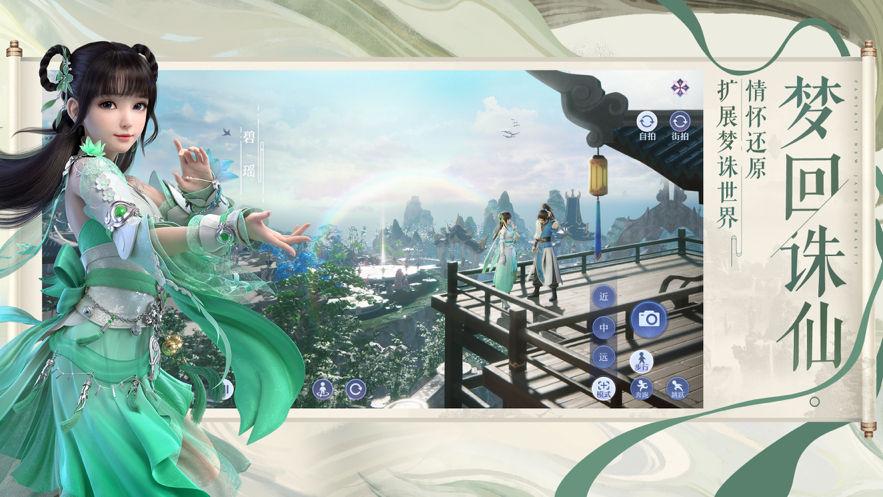Viewport: 883px width, 497px height.
Task: Tap the run (奔跑) movement button
Action: [641, 388]
